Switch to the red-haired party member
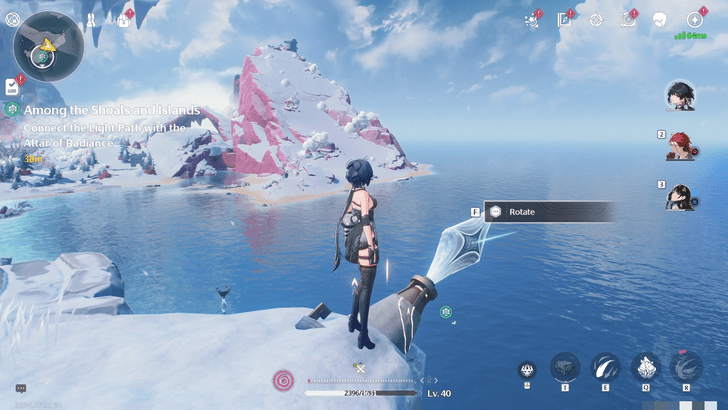Screen dimensions: 728x410 (682, 146)
